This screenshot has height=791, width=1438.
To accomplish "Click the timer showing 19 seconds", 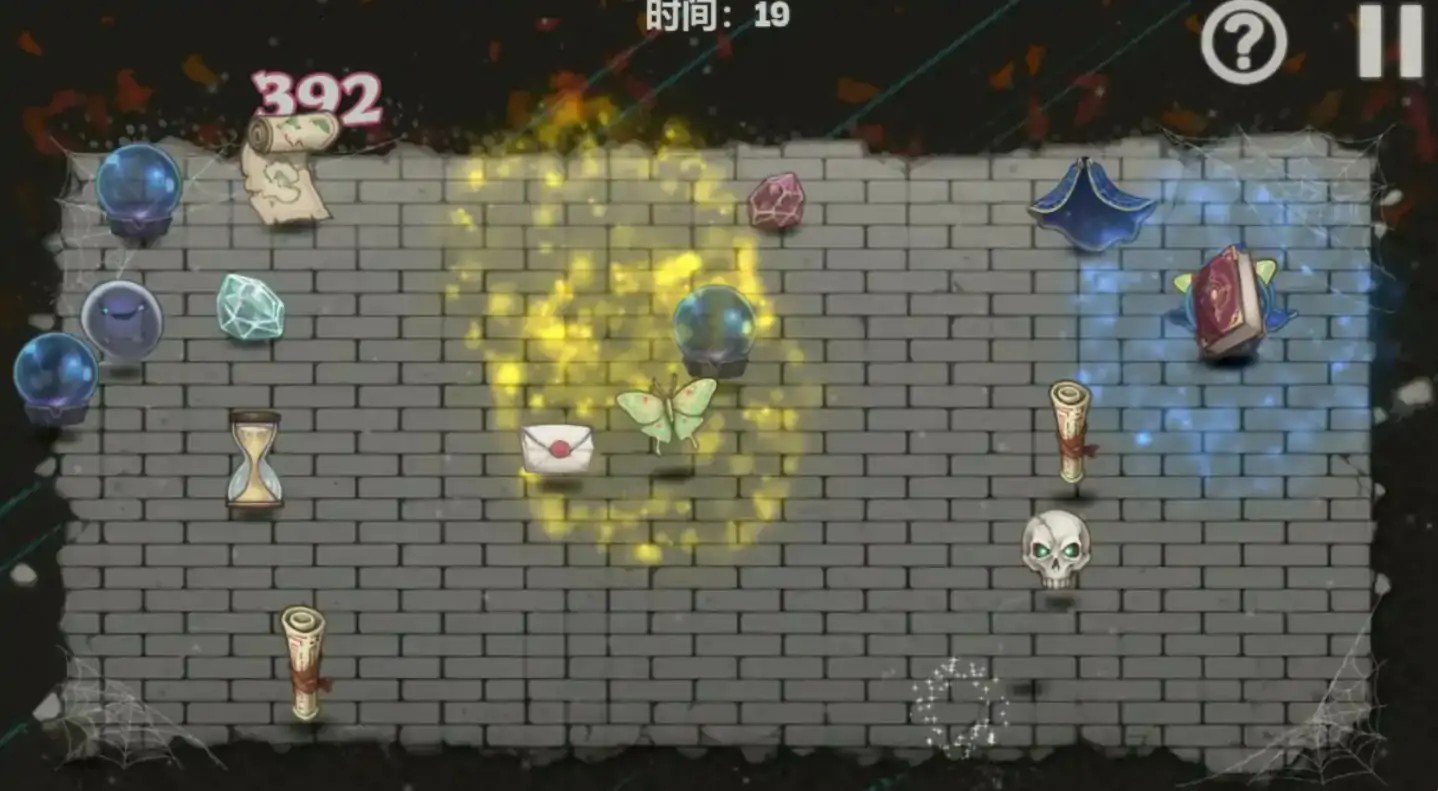I will point(719,15).
